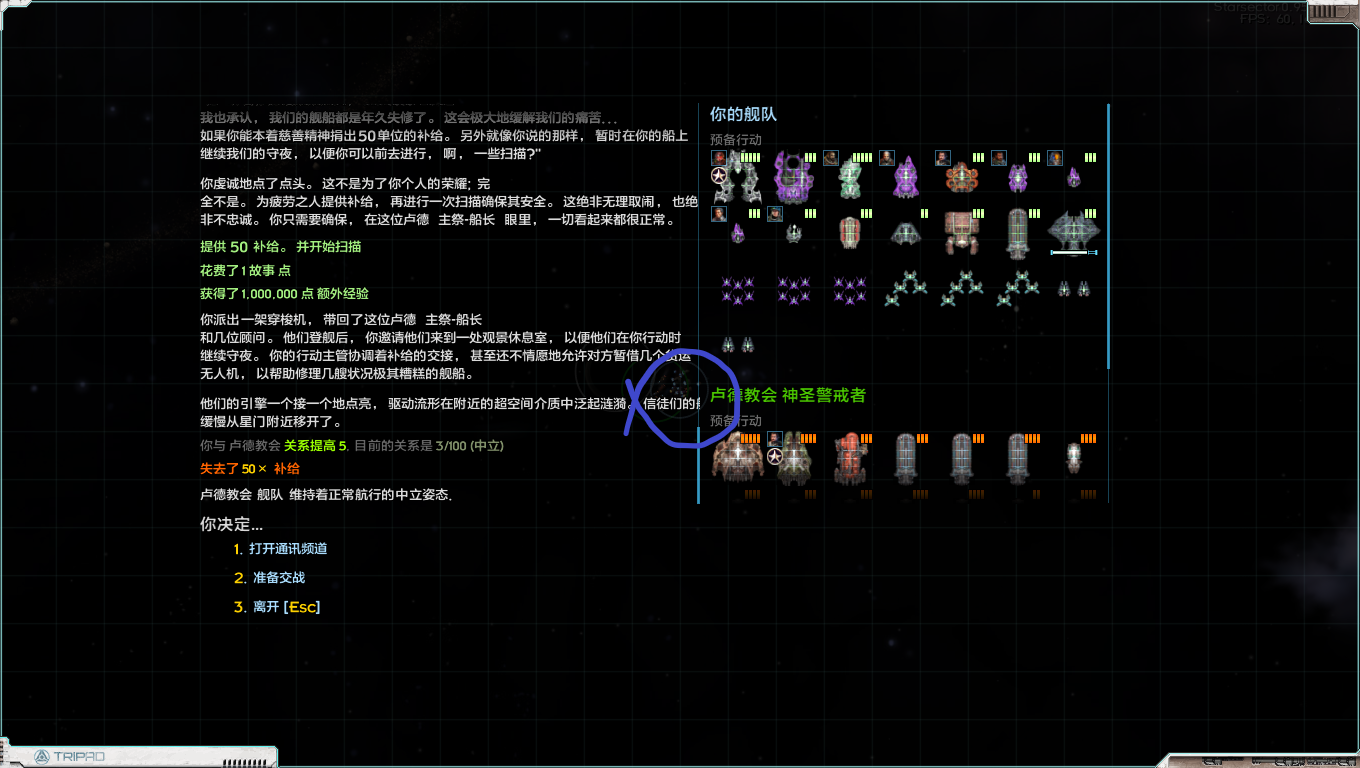Click the orange-haired officer portrait top right
The width and height of the screenshot is (1360, 768).
1055,158
